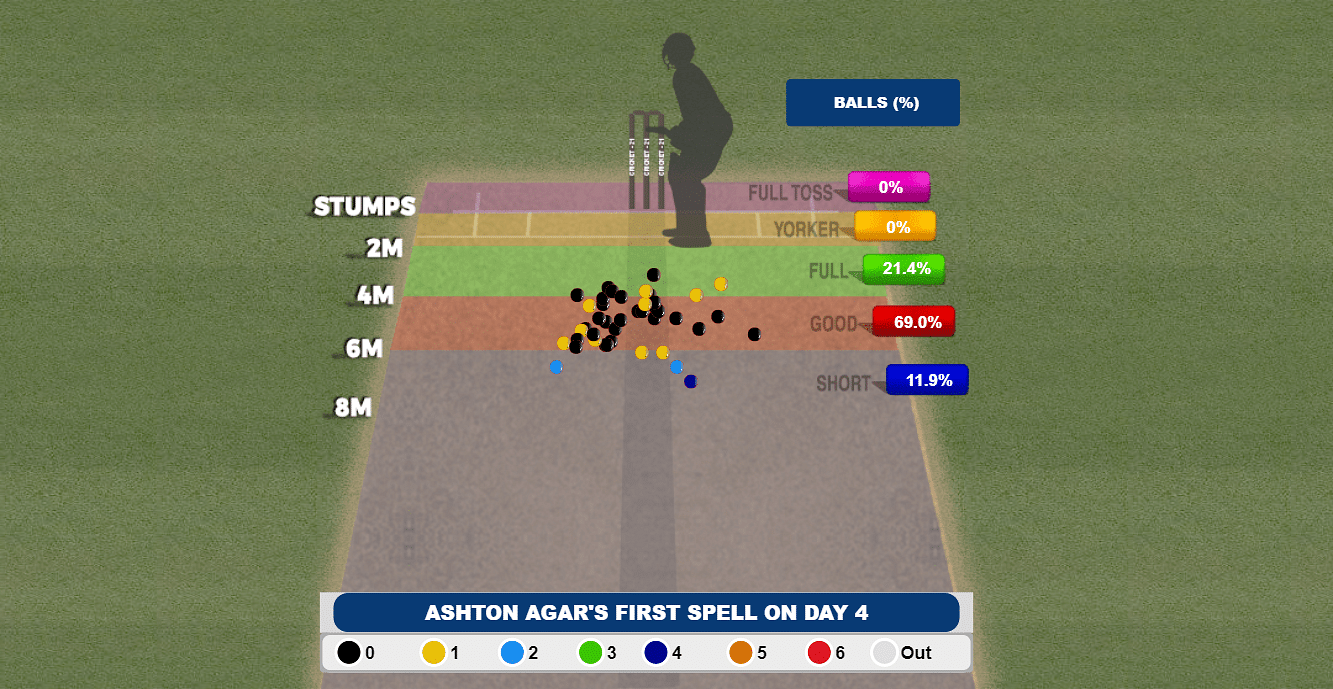
Task: Choose the green Full 21.4% badge
Action: pos(904,269)
